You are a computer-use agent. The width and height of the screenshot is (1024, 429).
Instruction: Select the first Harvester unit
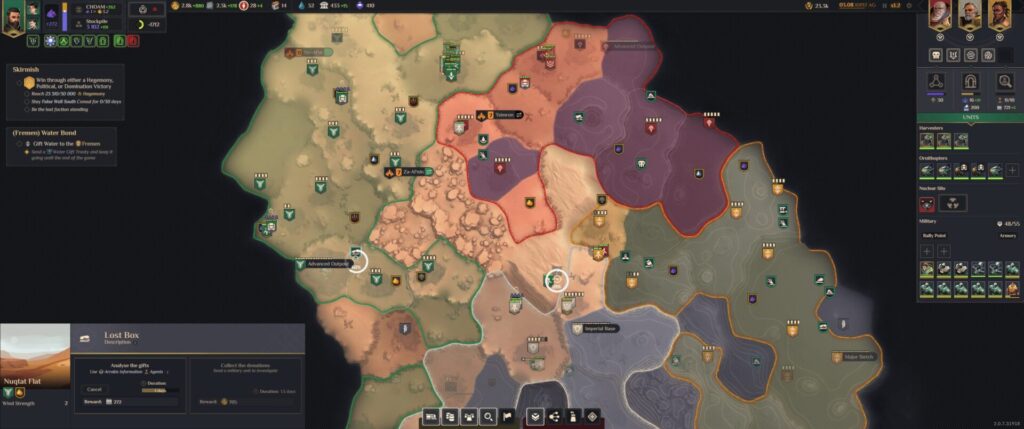point(927,141)
